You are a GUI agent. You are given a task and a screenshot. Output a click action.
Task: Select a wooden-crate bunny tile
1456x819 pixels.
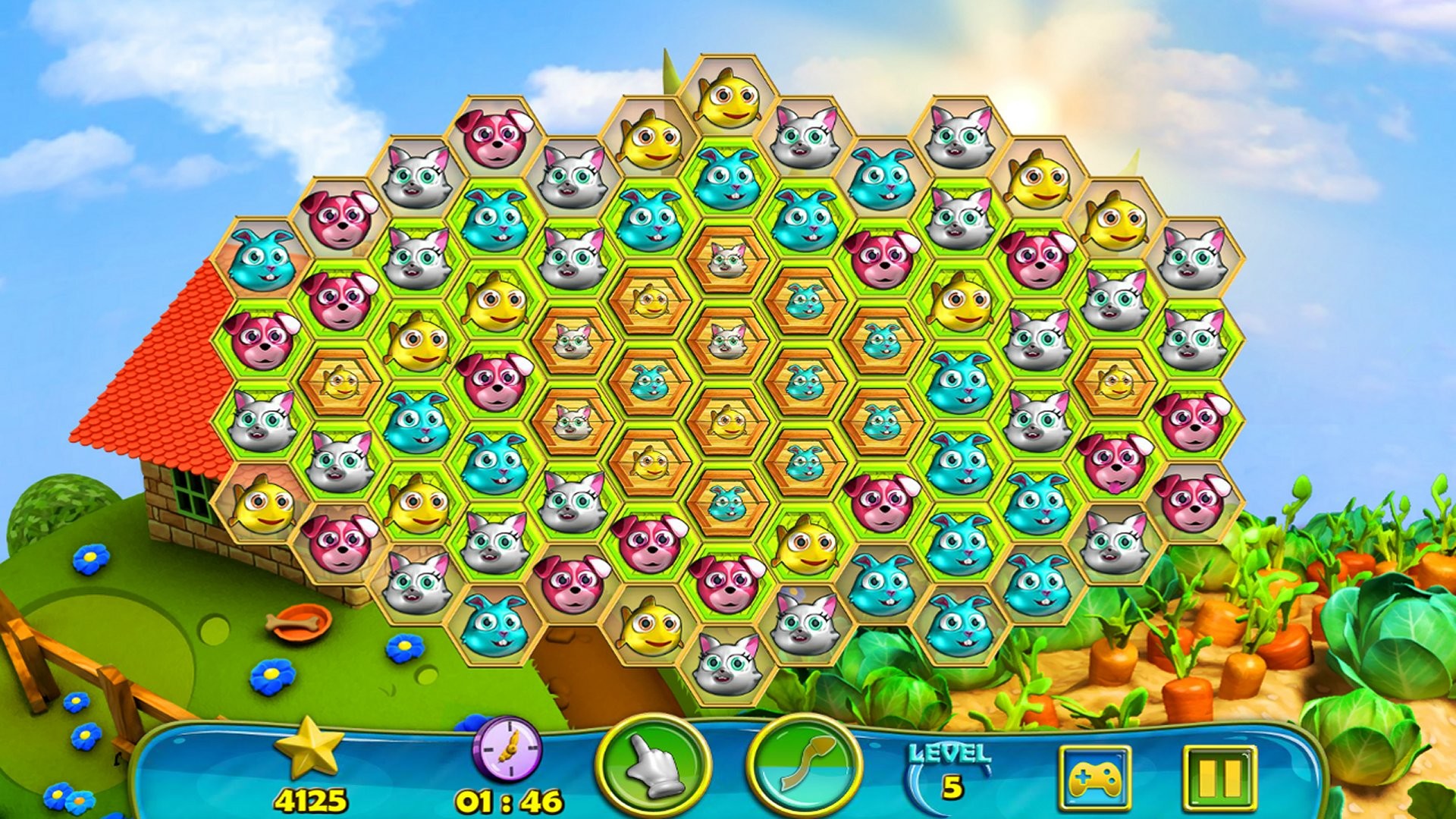click(807, 299)
